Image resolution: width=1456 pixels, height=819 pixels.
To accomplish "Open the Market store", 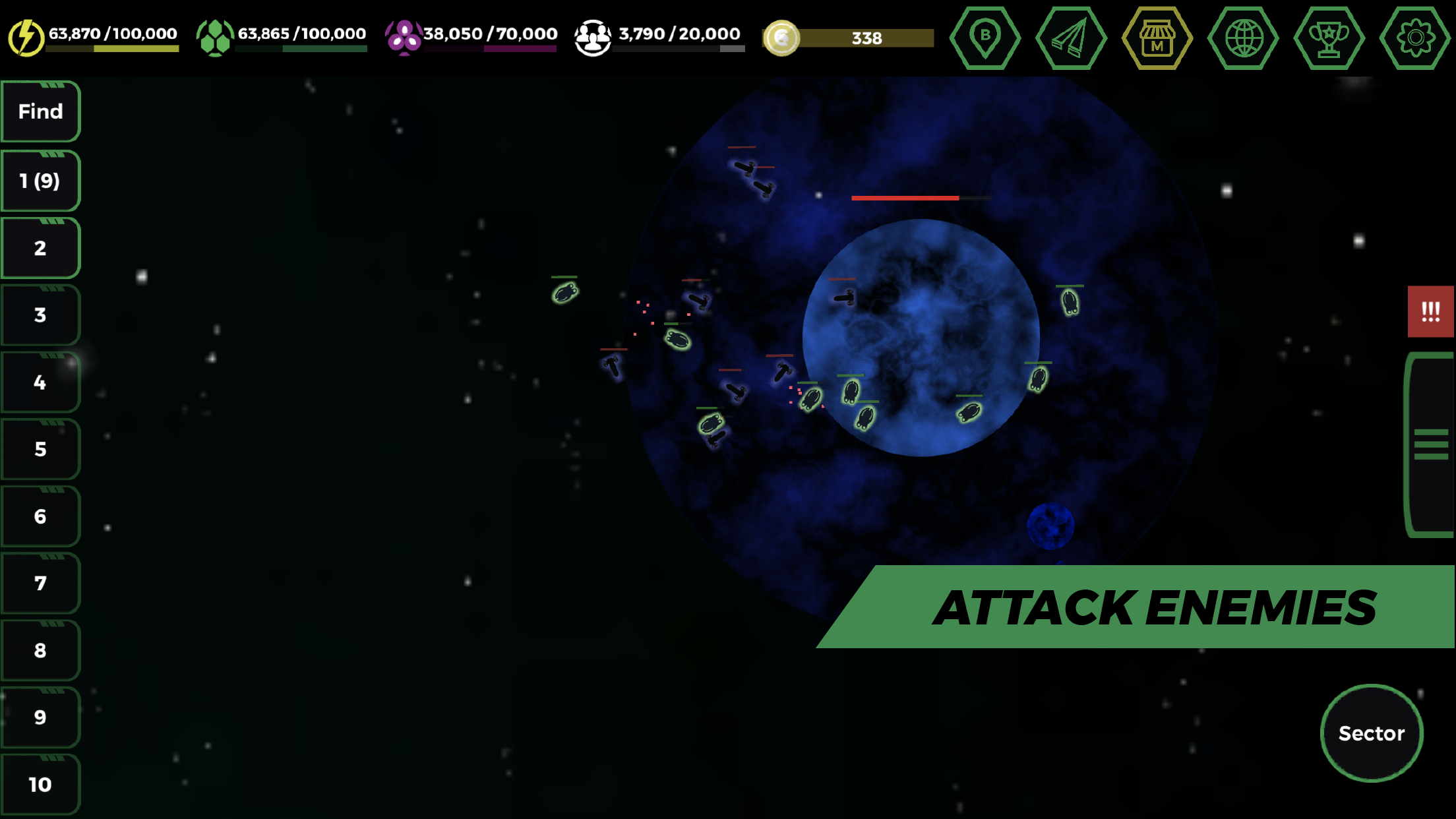I will pyautogui.click(x=1158, y=38).
